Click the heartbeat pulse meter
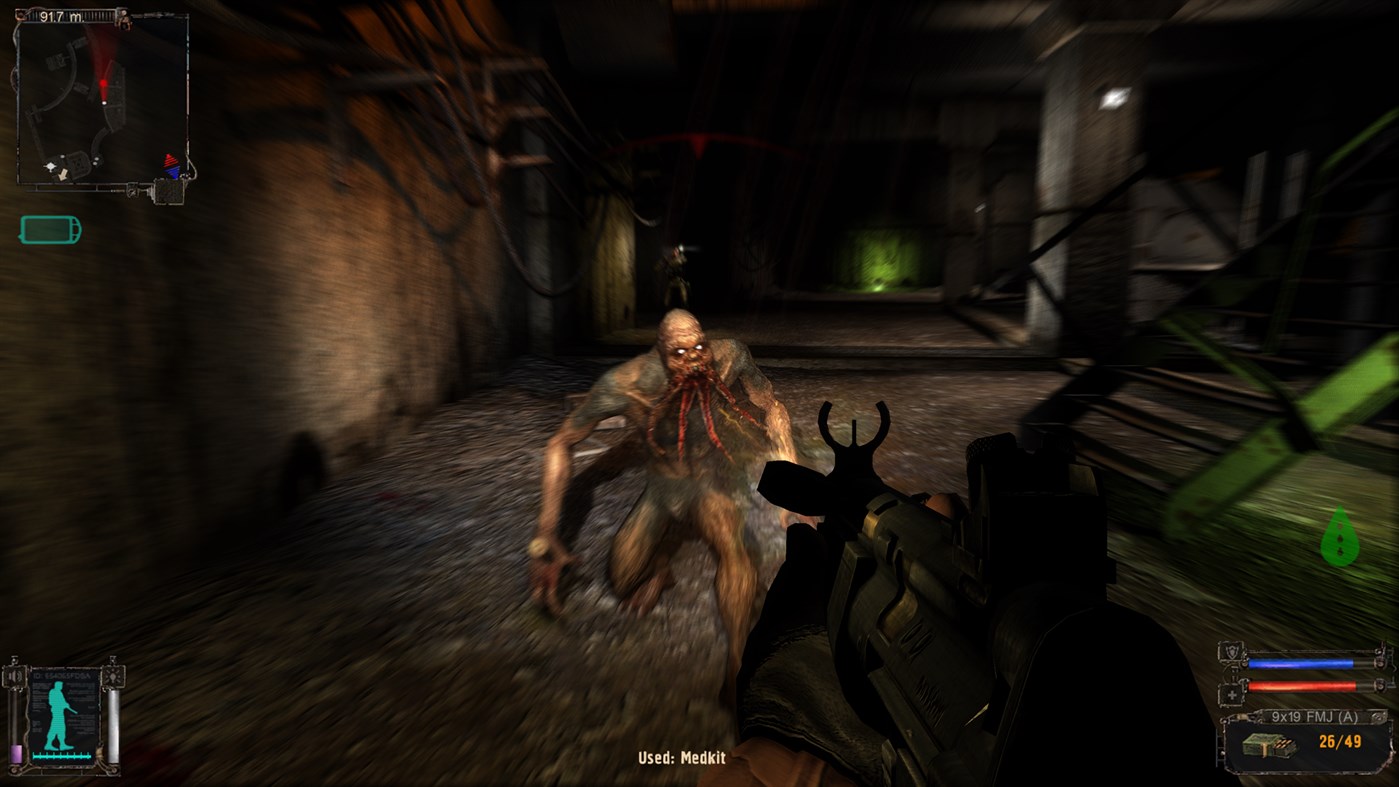 (62, 756)
